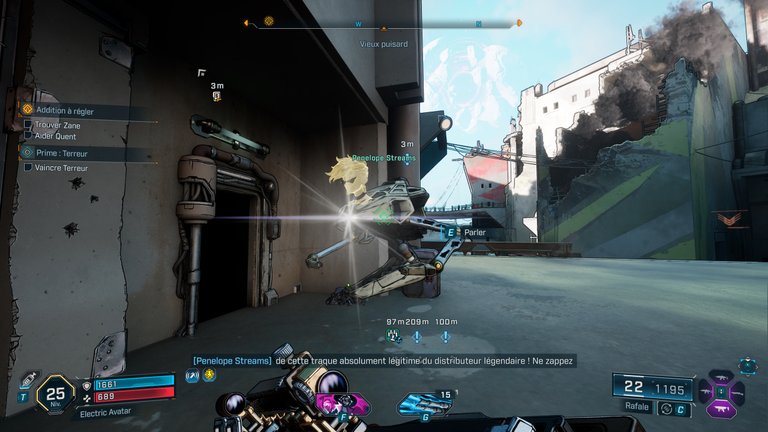Select the blue ordnance launcher slot
Screen dimensions: 768x432
pyautogui.click(x=420, y=405)
